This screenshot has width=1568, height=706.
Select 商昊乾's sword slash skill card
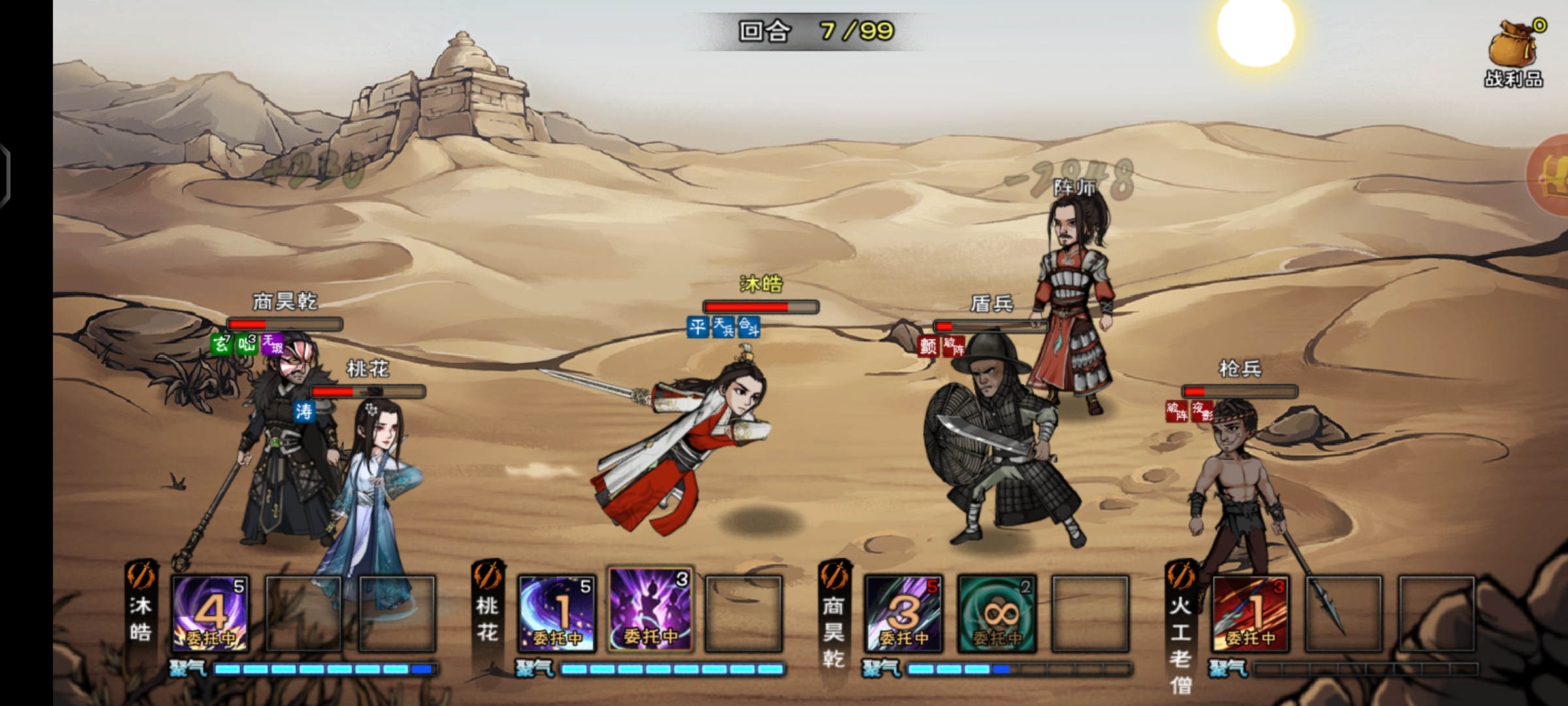click(x=904, y=613)
